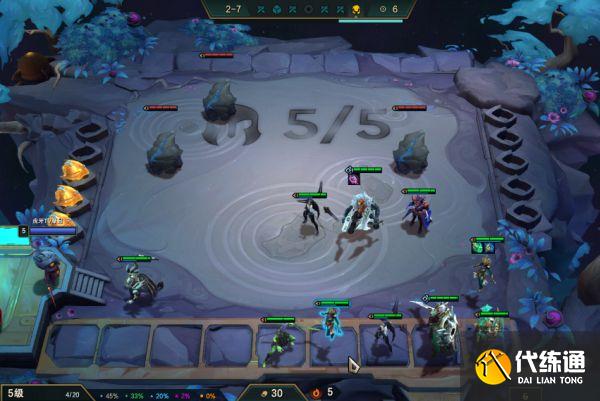Select the champion holding the green item
The image size is (600, 401).
coord(484,268)
